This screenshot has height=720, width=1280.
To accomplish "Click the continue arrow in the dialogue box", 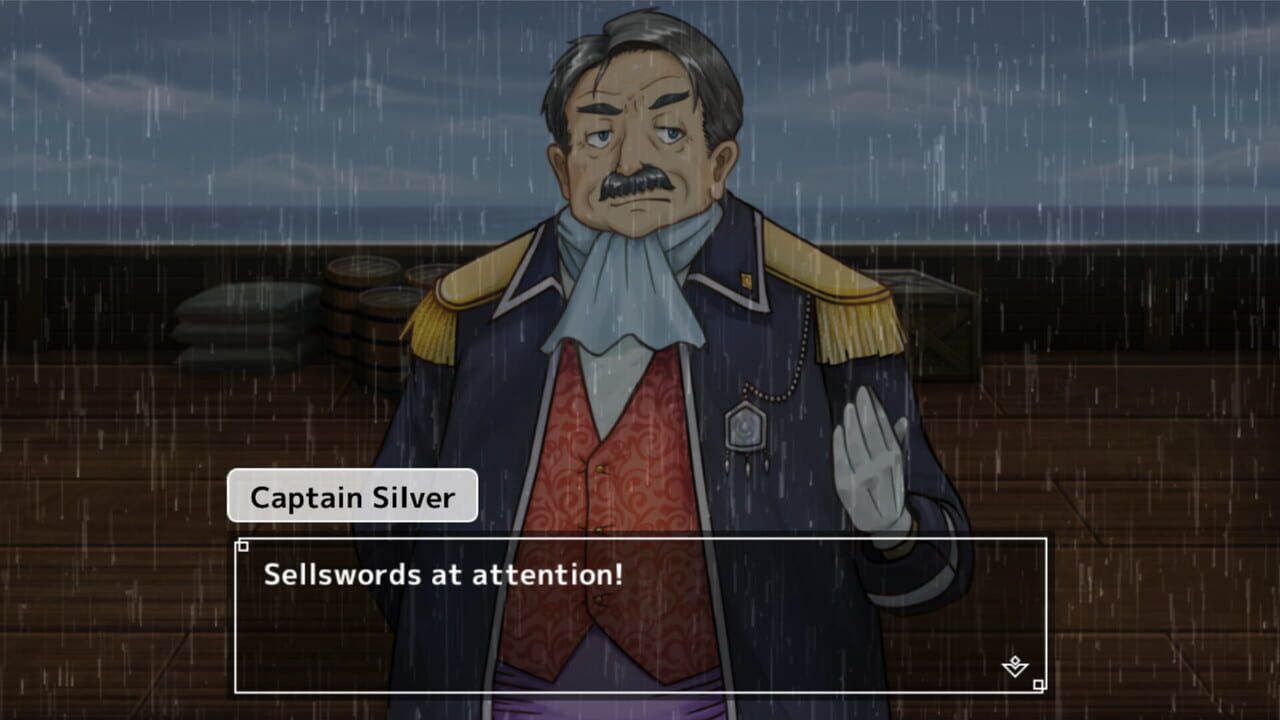I will (x=1015, y=668).
